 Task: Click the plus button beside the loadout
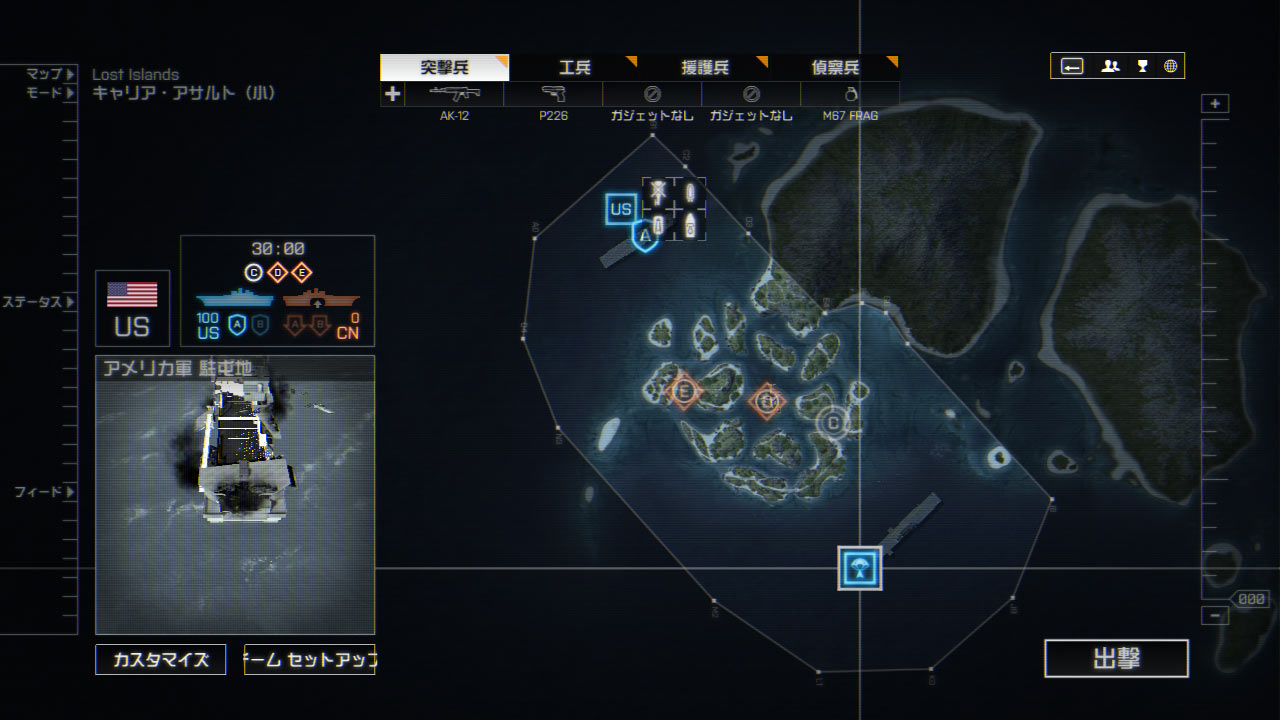pos(392,94)
